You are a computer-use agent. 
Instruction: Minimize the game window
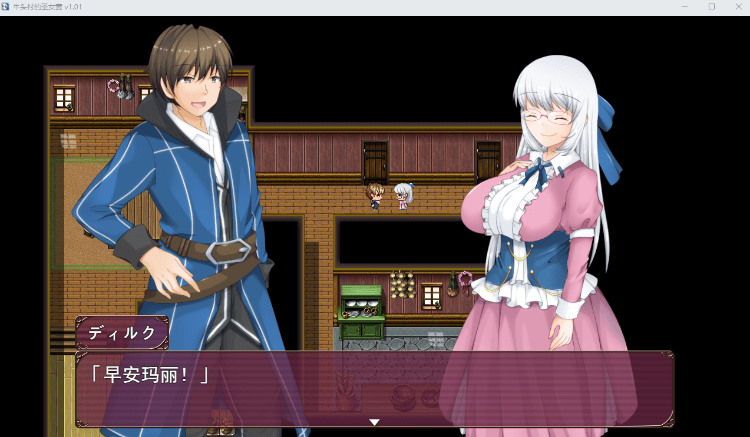point(684,6)
